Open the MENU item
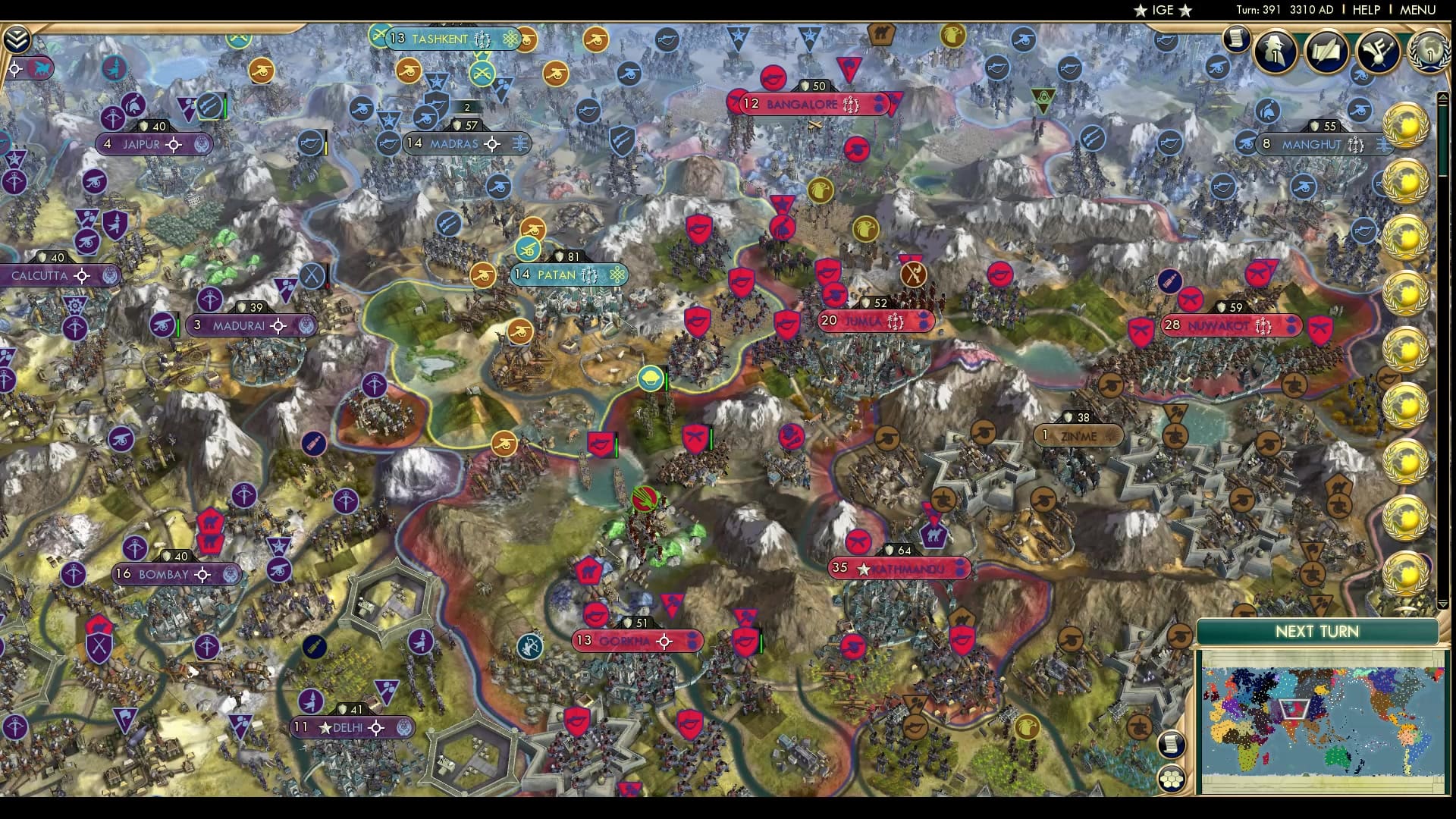 [x=1417, y=10]
